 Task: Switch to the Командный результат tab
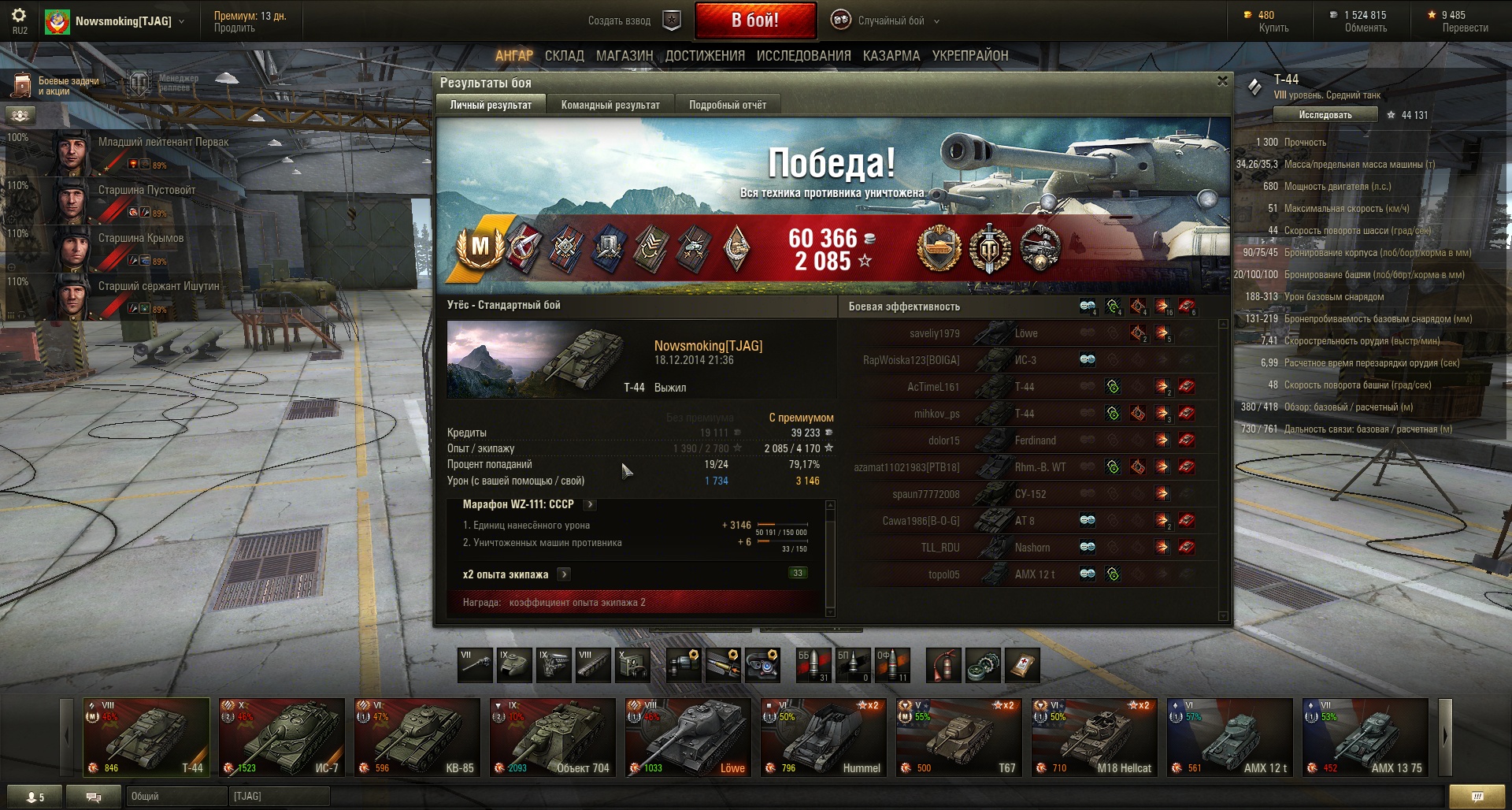[610, 105]
